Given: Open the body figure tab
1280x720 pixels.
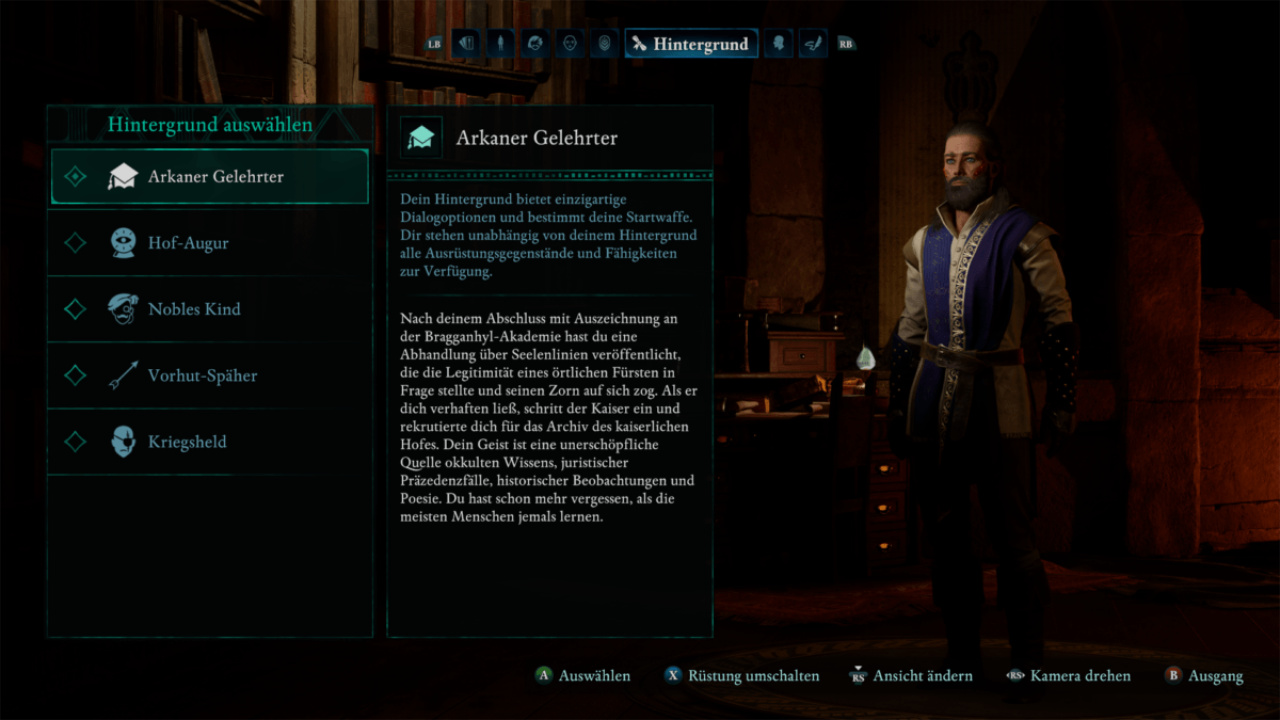Looking at the screenshot, I should [500, 44].
